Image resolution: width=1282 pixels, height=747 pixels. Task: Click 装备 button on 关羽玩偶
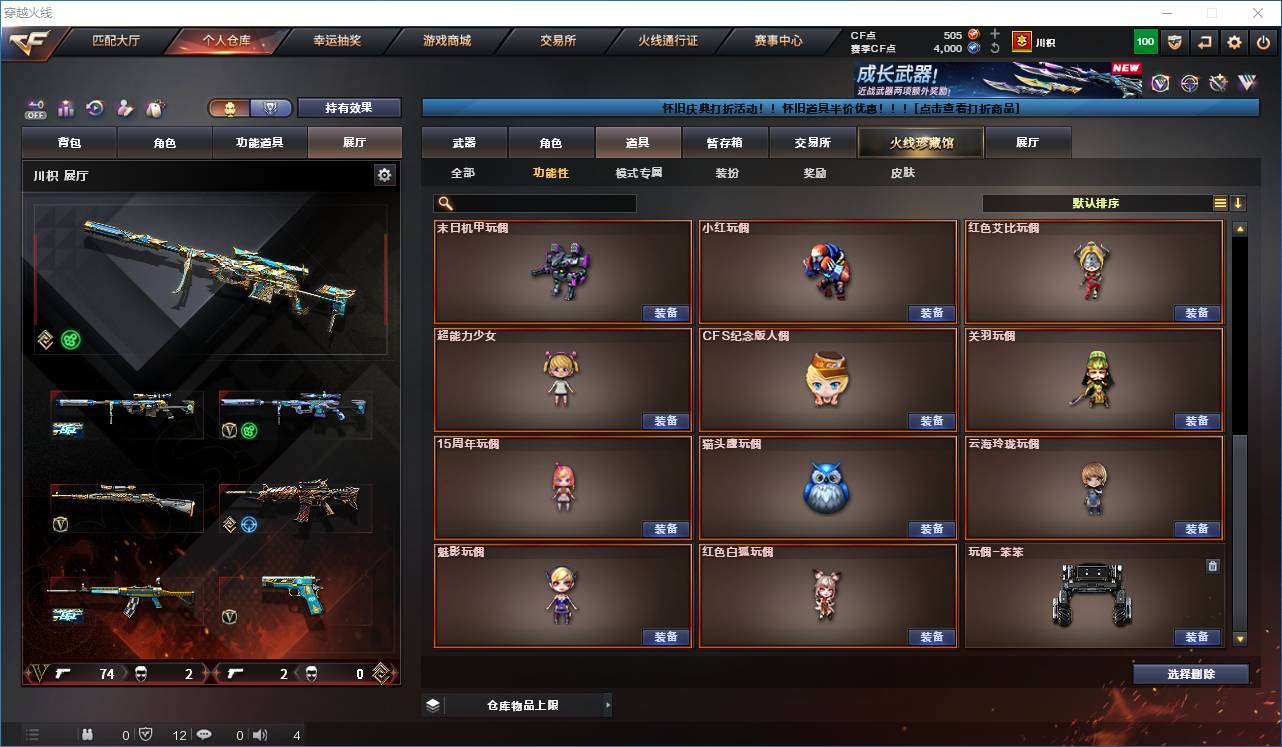coord(1196,420)
